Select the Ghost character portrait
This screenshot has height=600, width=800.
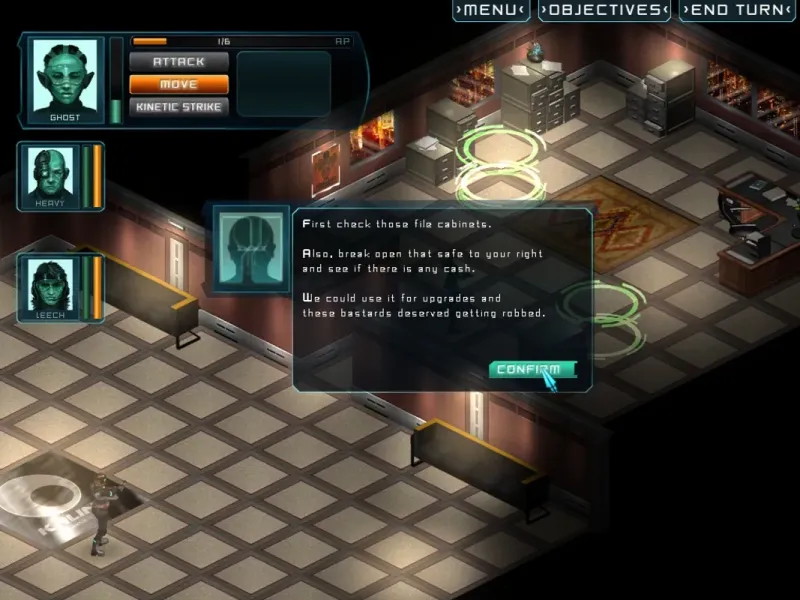(65, 78)
